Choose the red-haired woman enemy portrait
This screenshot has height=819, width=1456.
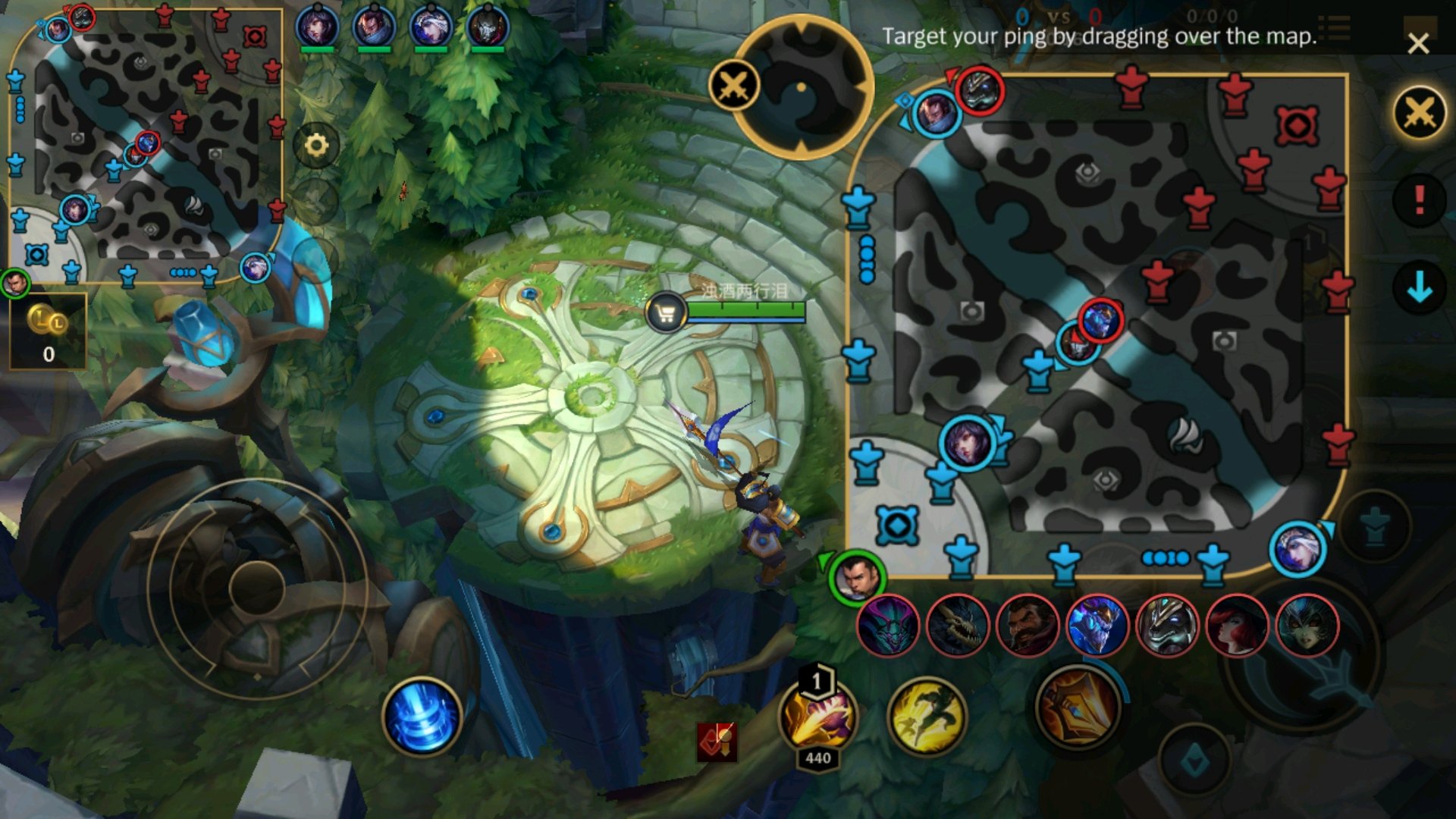pyautogui.click(x=1236, y=626)
